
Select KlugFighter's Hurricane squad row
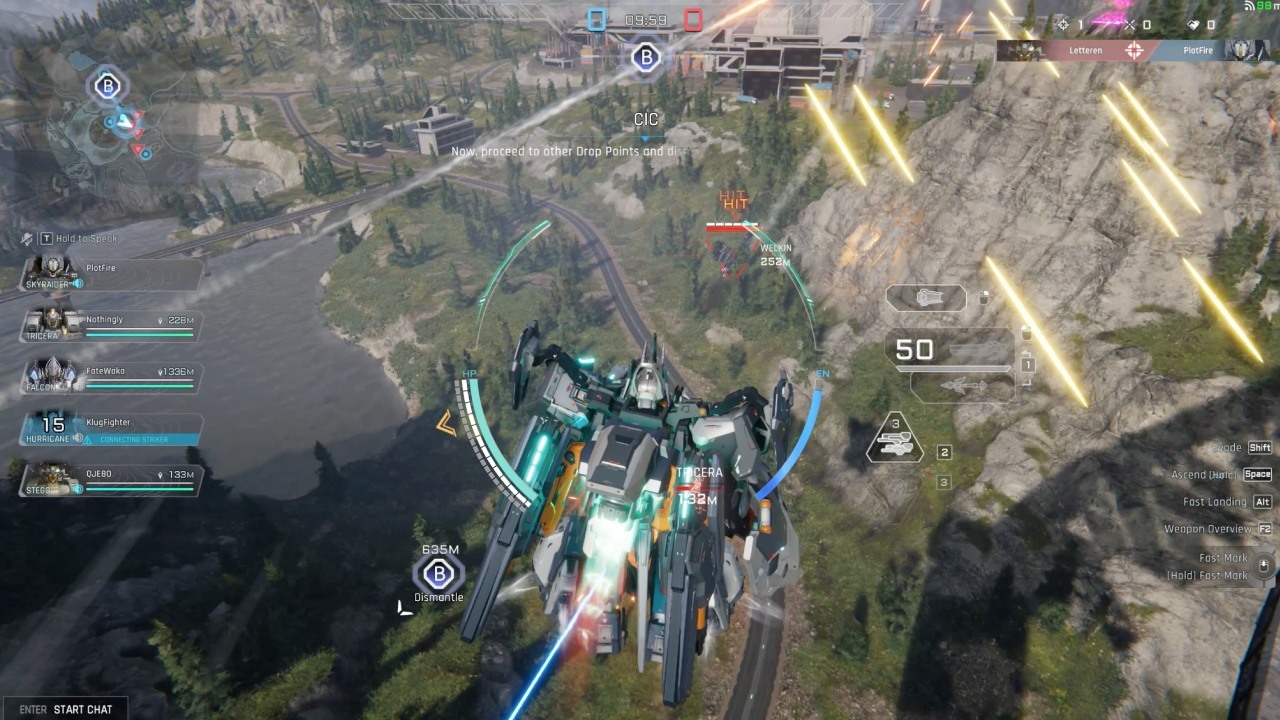pyautogui.click(x=110, y=429)
